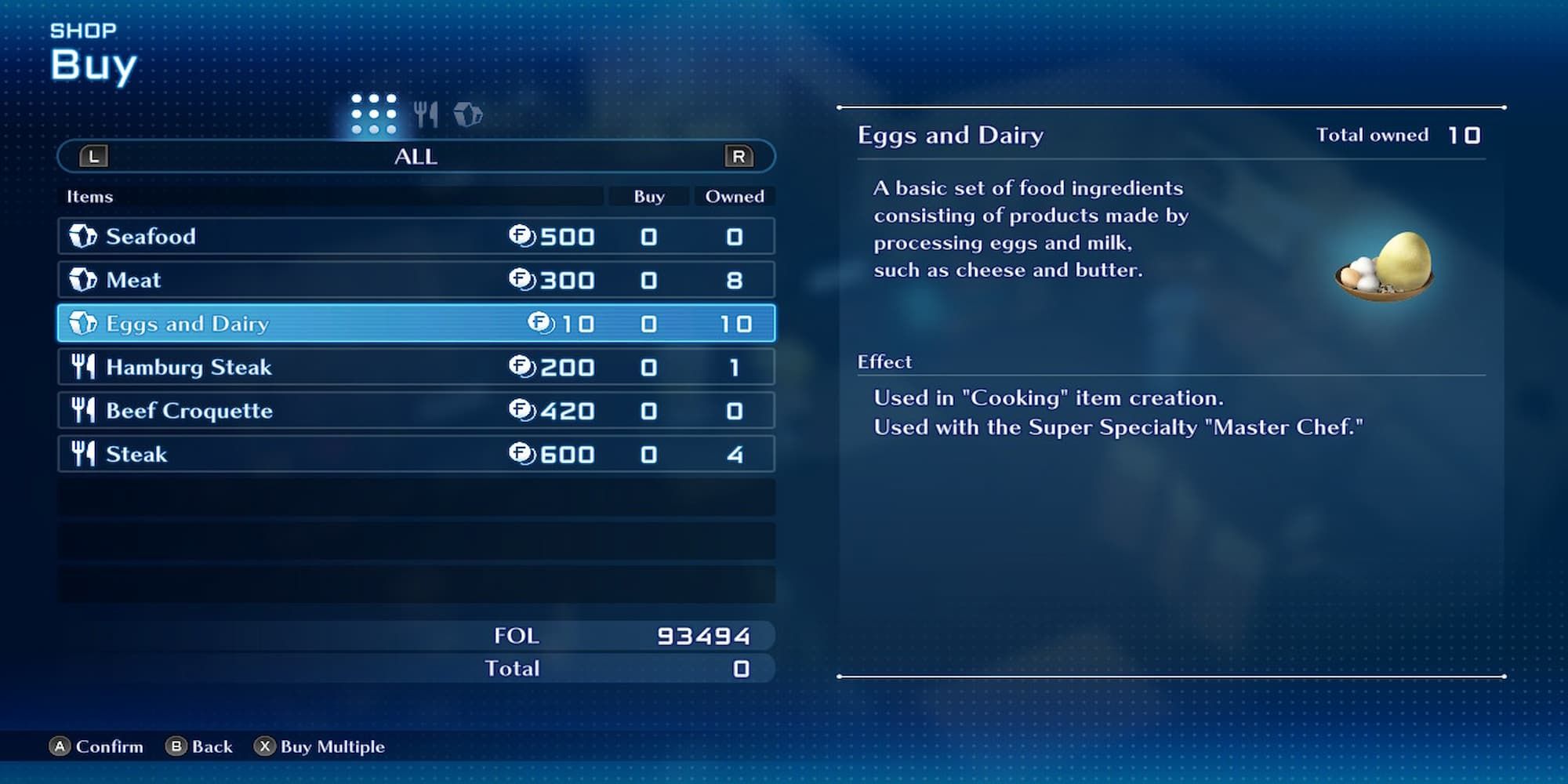
Task: Select the Meat item row
Action: tap(314, 279)
